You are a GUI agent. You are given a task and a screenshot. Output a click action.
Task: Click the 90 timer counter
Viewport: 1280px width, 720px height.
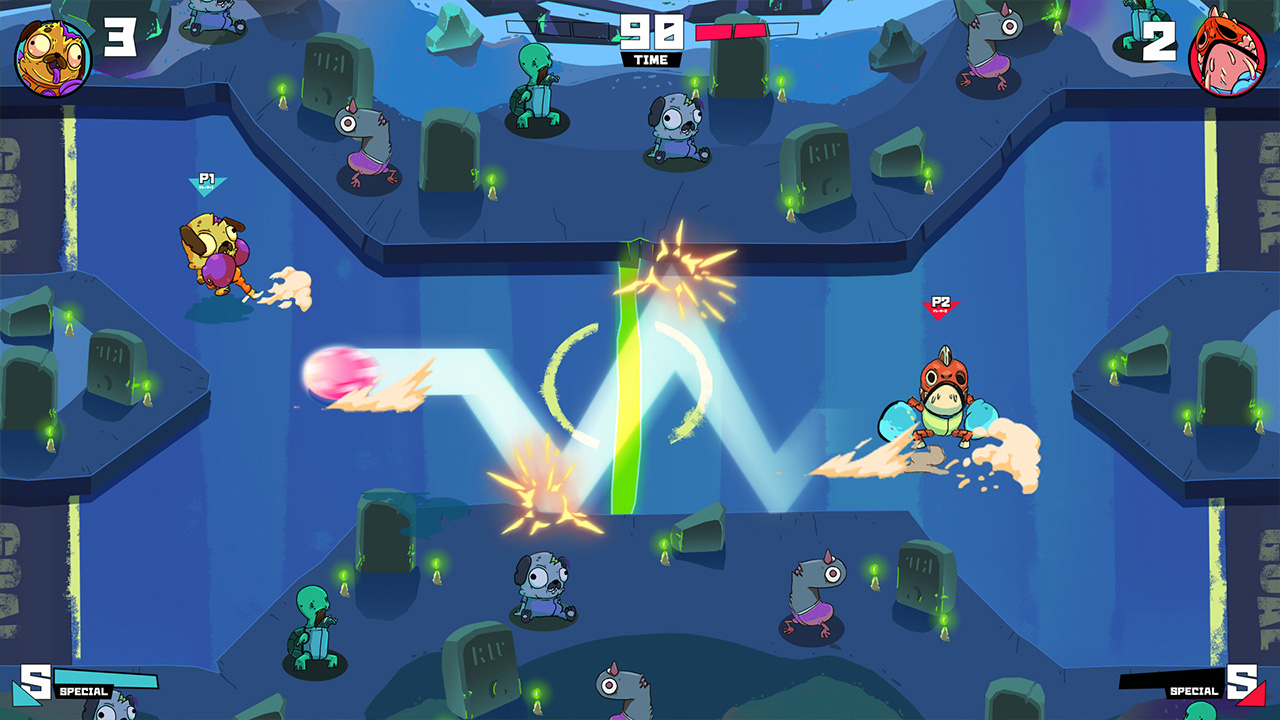coord(654,32)
